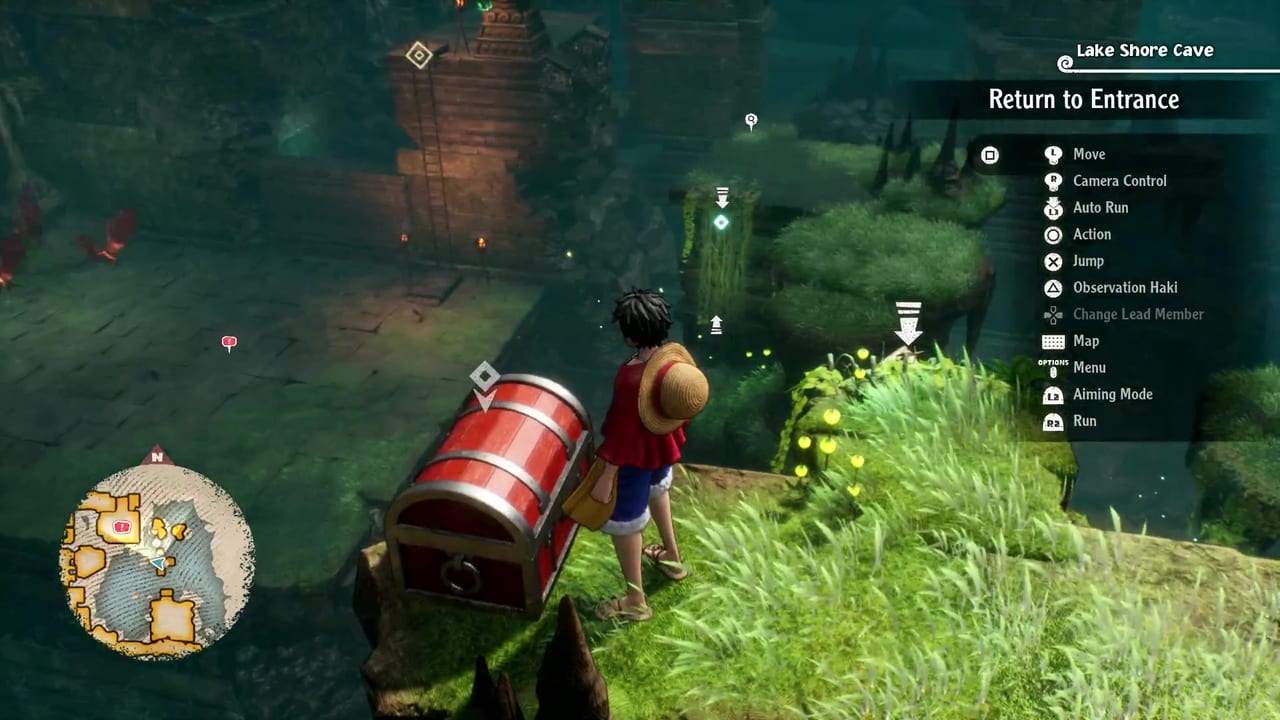The image size is (1280, 720).
Task: Click the R-stick Camera Control icon
Action: tap(1053, 181)
